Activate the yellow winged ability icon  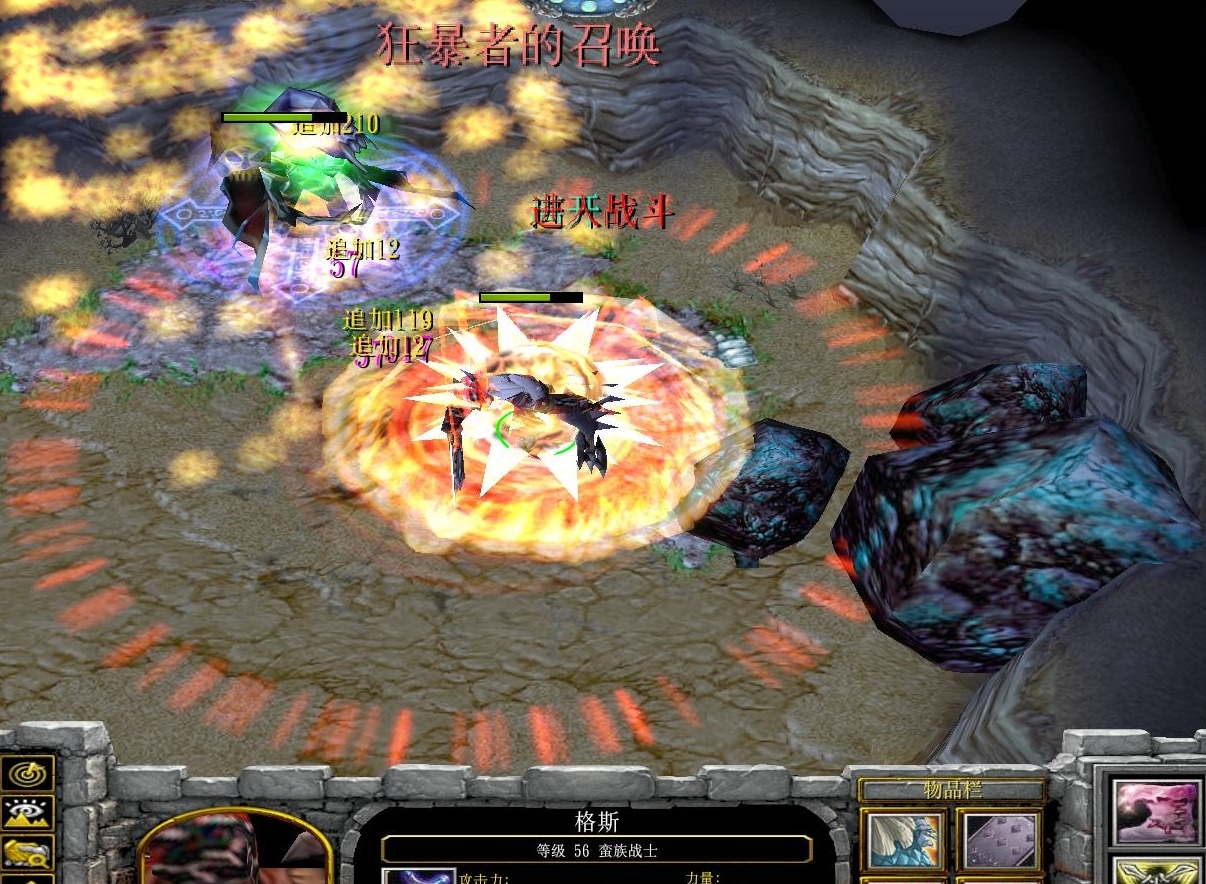pos(1157,872)
